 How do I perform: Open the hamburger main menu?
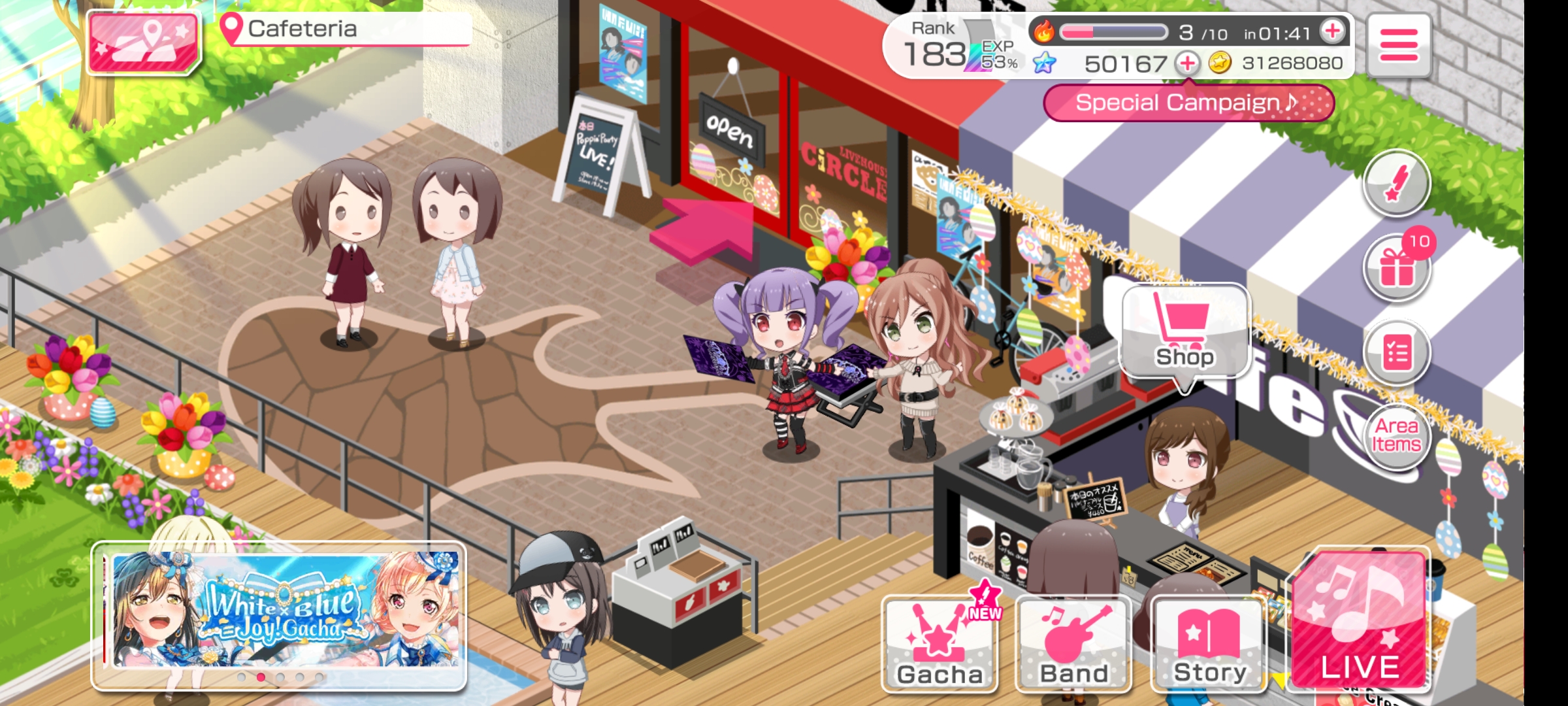pyautogui.click(x=1398, y=44)
